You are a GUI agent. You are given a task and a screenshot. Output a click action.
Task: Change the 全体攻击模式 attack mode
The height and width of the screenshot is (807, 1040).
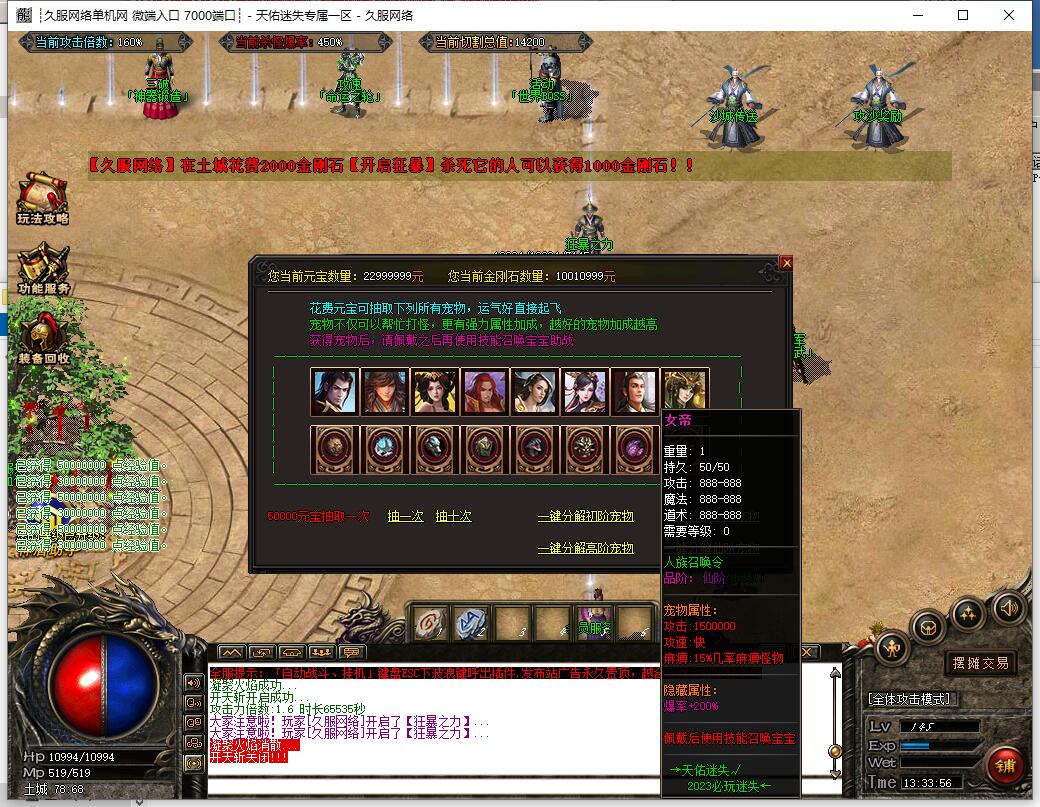910,698
